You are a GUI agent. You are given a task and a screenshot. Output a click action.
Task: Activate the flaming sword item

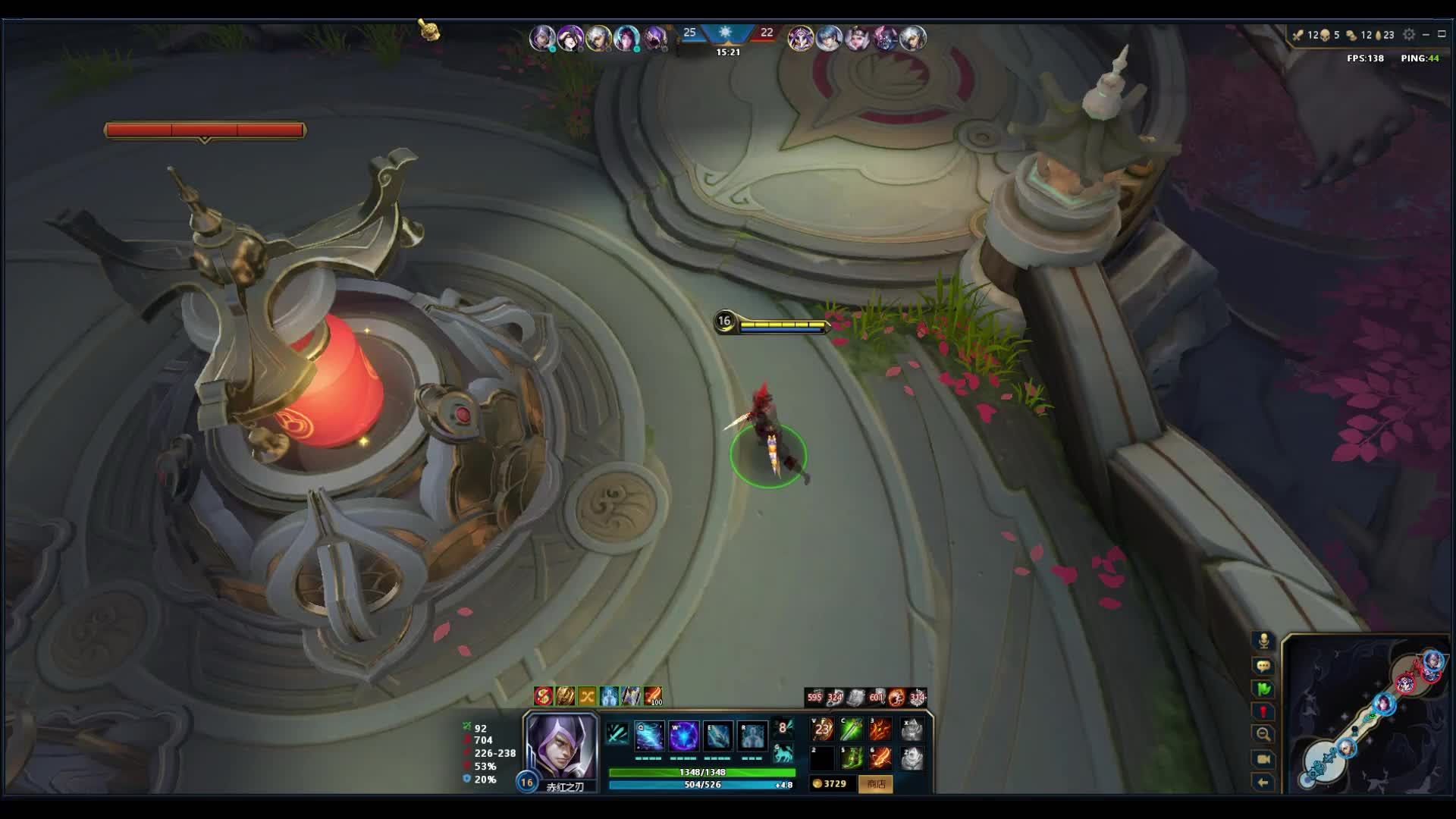[x=880, y=758]
